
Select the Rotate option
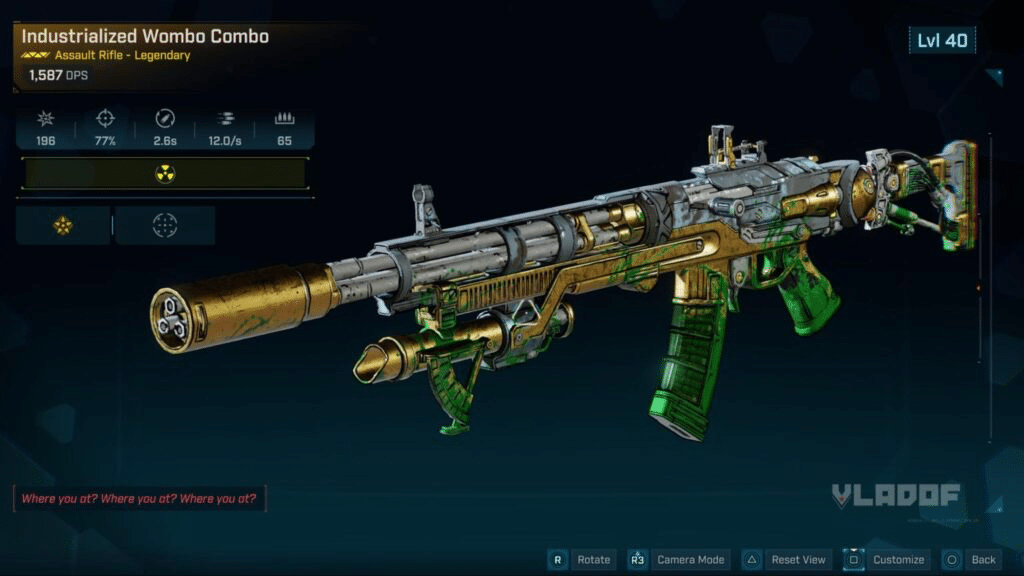582,559
